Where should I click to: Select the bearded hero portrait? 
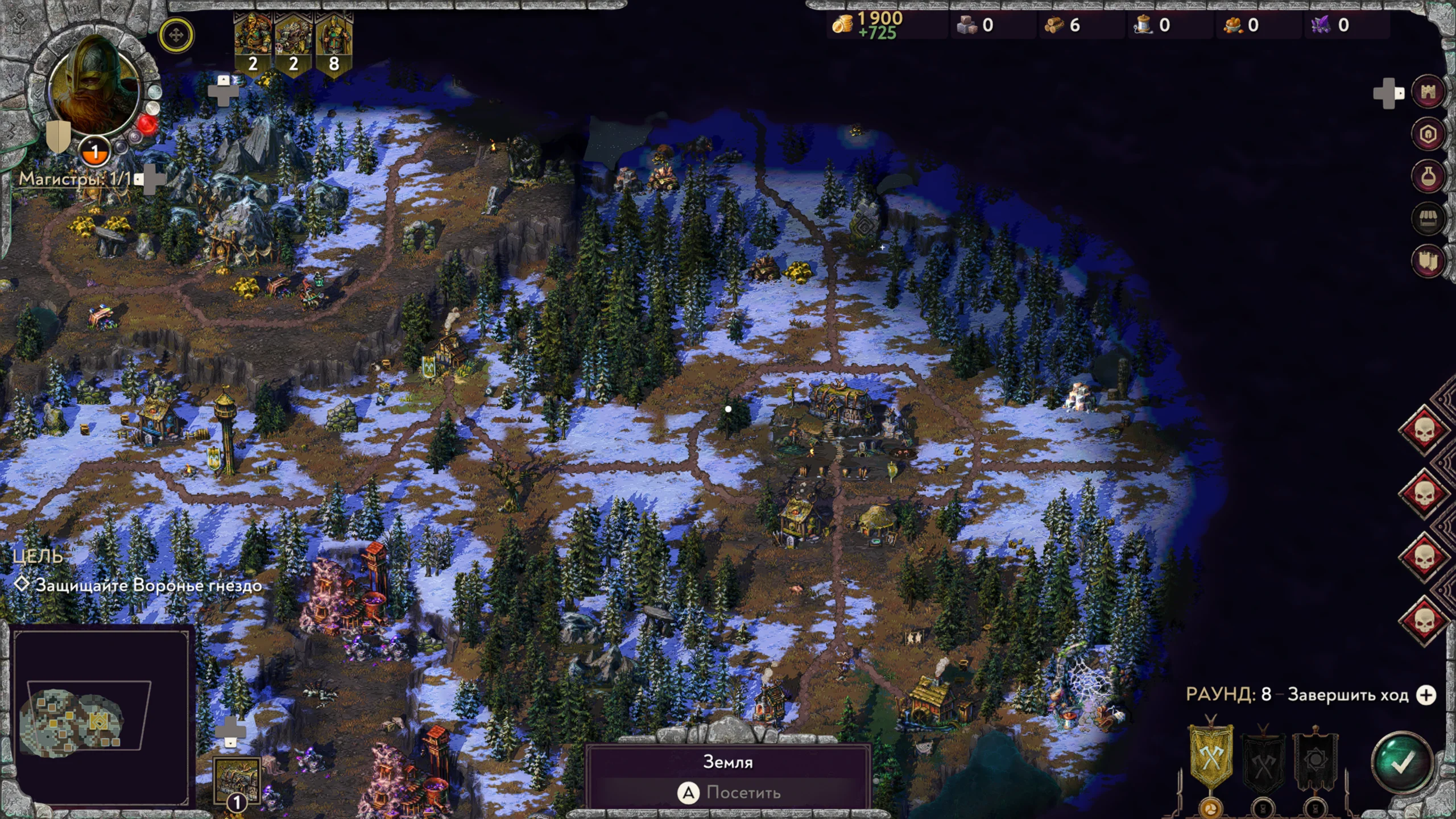click(x=94, y=85)
